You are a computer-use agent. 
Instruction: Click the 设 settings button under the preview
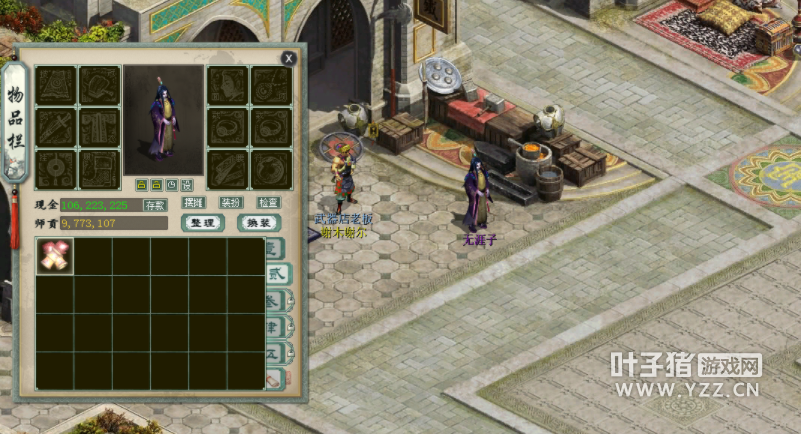pos(186,185)
